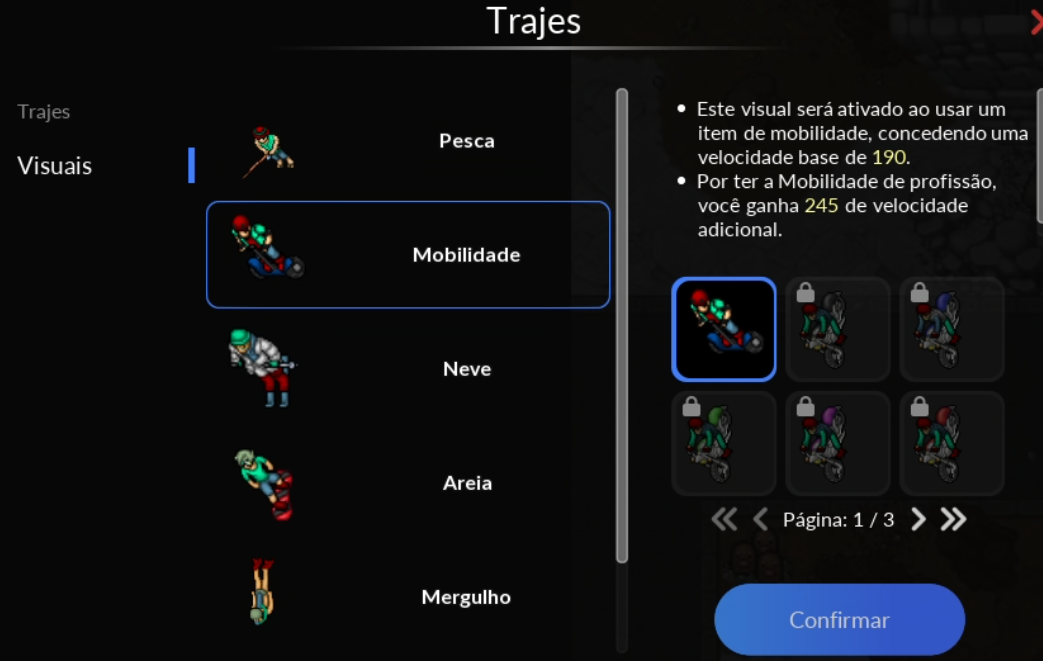Image resolution: width=1043 pixels, height=661 pixels.
Task: Jump to the first visuals page
Action: 724,519
